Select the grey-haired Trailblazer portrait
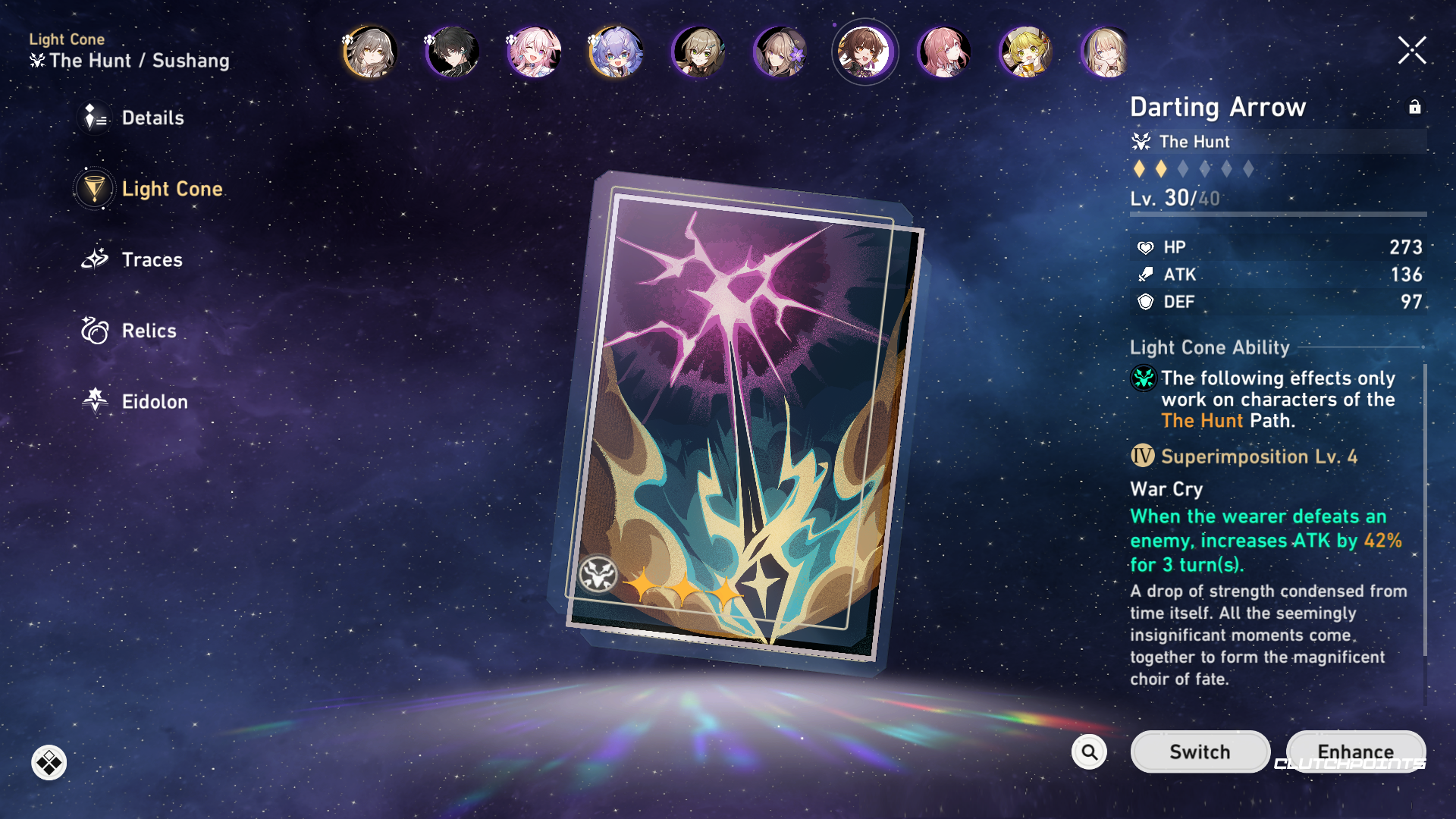This screenshot has height=819, width=1456. (x=370, y=52)
